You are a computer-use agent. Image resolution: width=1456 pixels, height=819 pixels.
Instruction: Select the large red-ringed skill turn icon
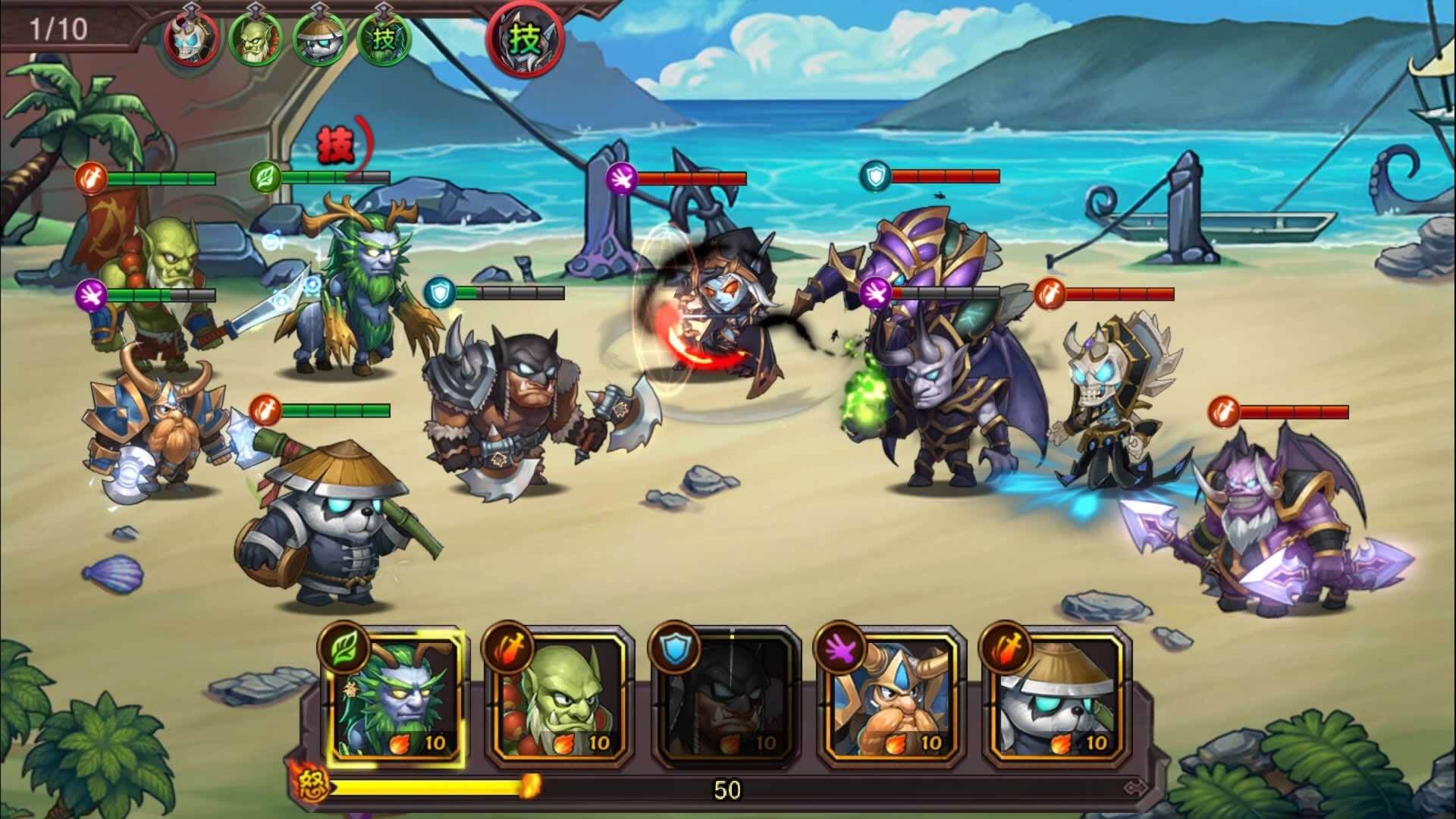[x=525, y=39]
